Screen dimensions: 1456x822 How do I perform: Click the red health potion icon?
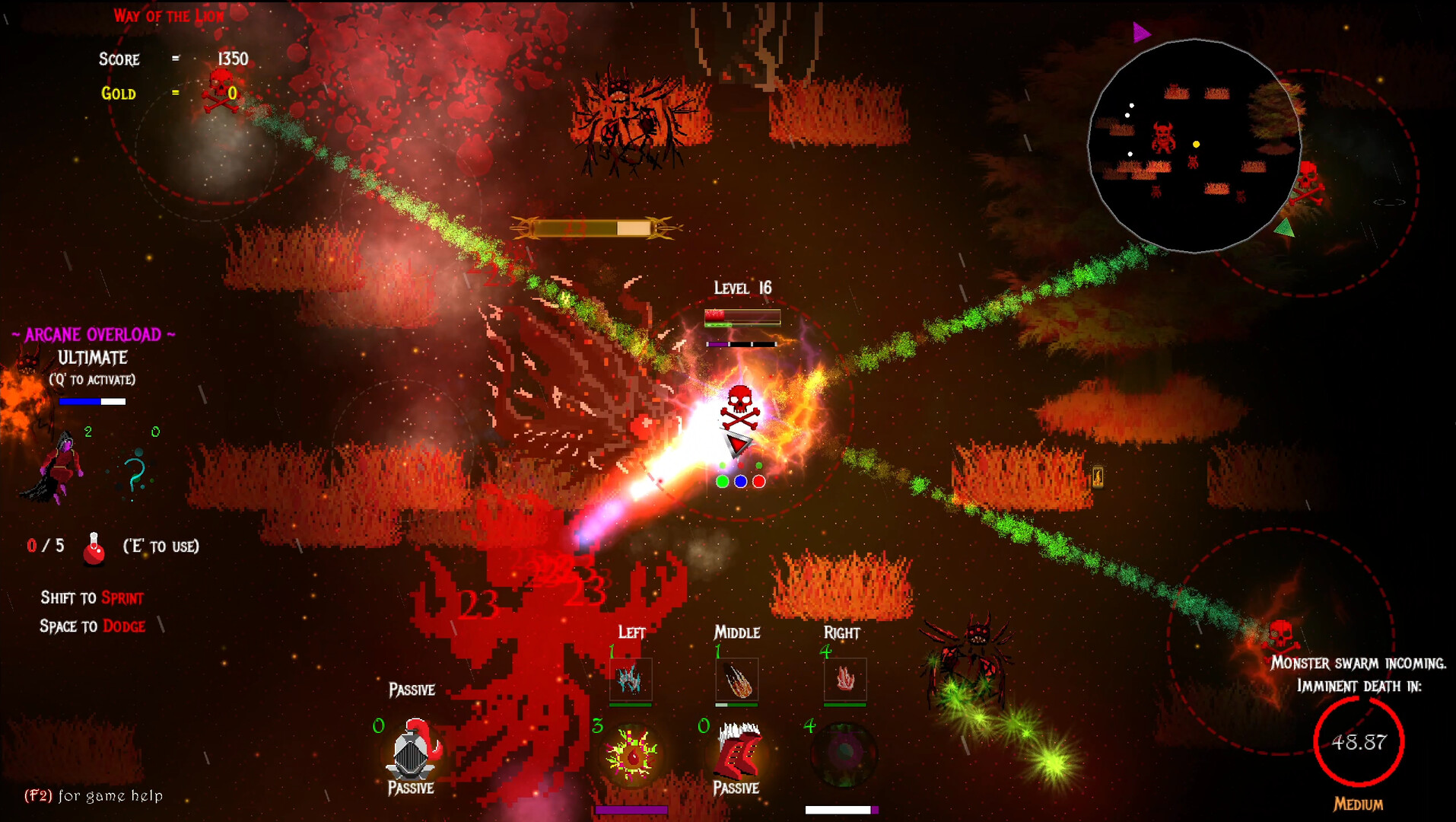(x=94, y=548)
